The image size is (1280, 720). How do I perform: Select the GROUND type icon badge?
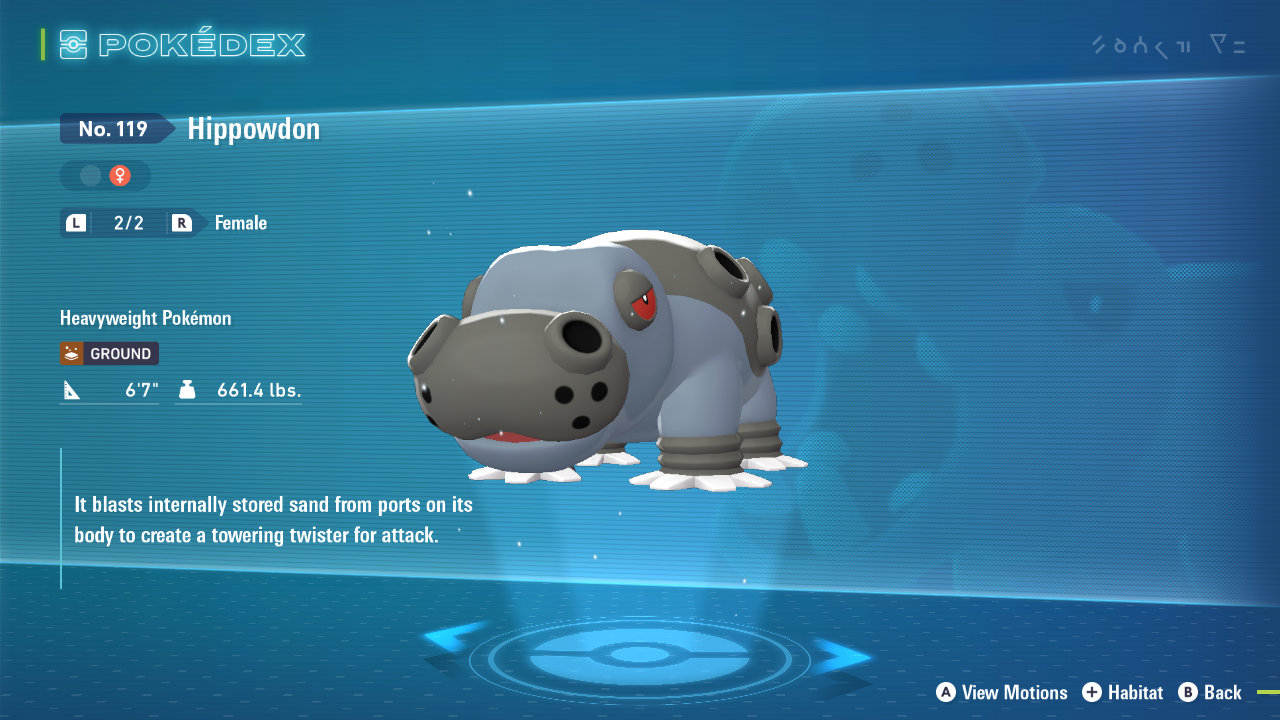point(108,353)
